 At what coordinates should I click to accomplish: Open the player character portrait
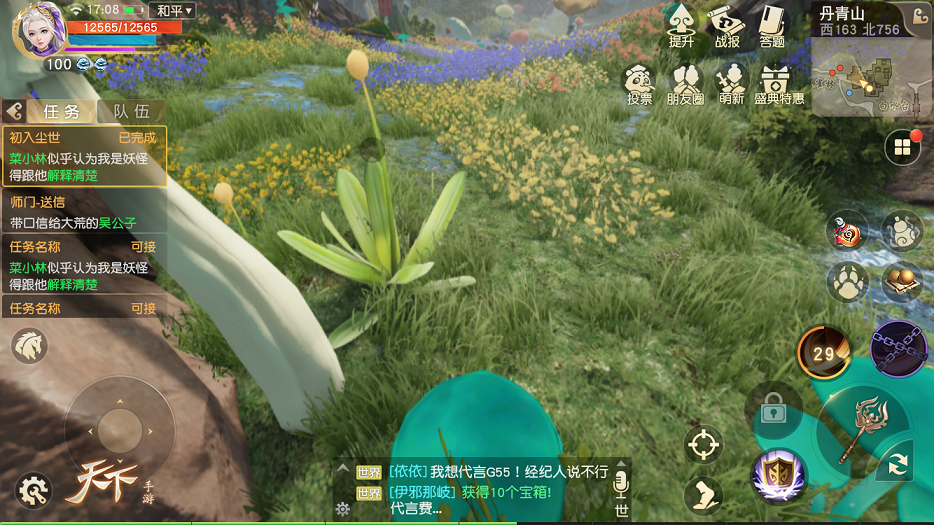38,29
